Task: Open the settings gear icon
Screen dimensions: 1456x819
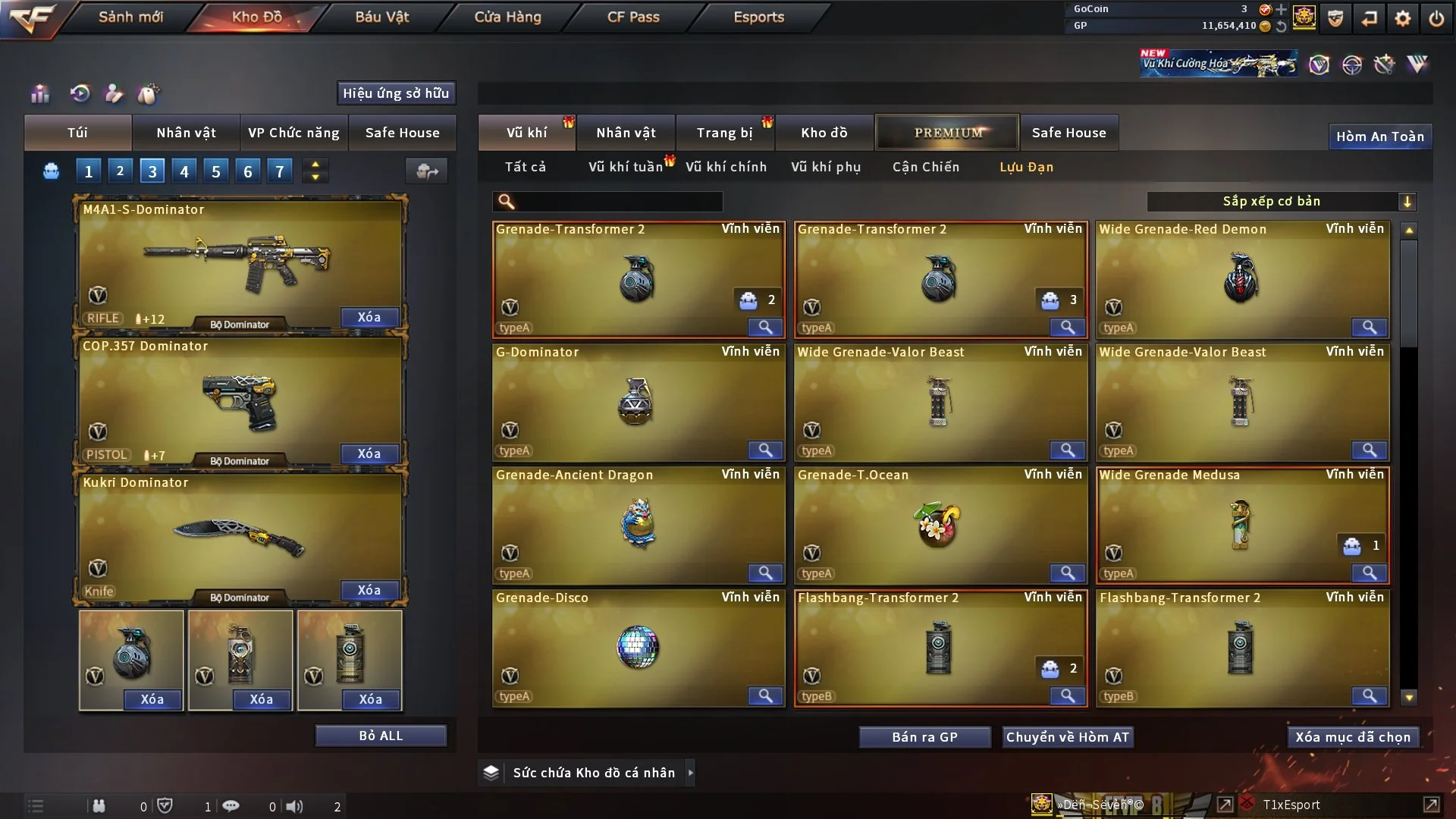Action: (x=1402, y=18)
